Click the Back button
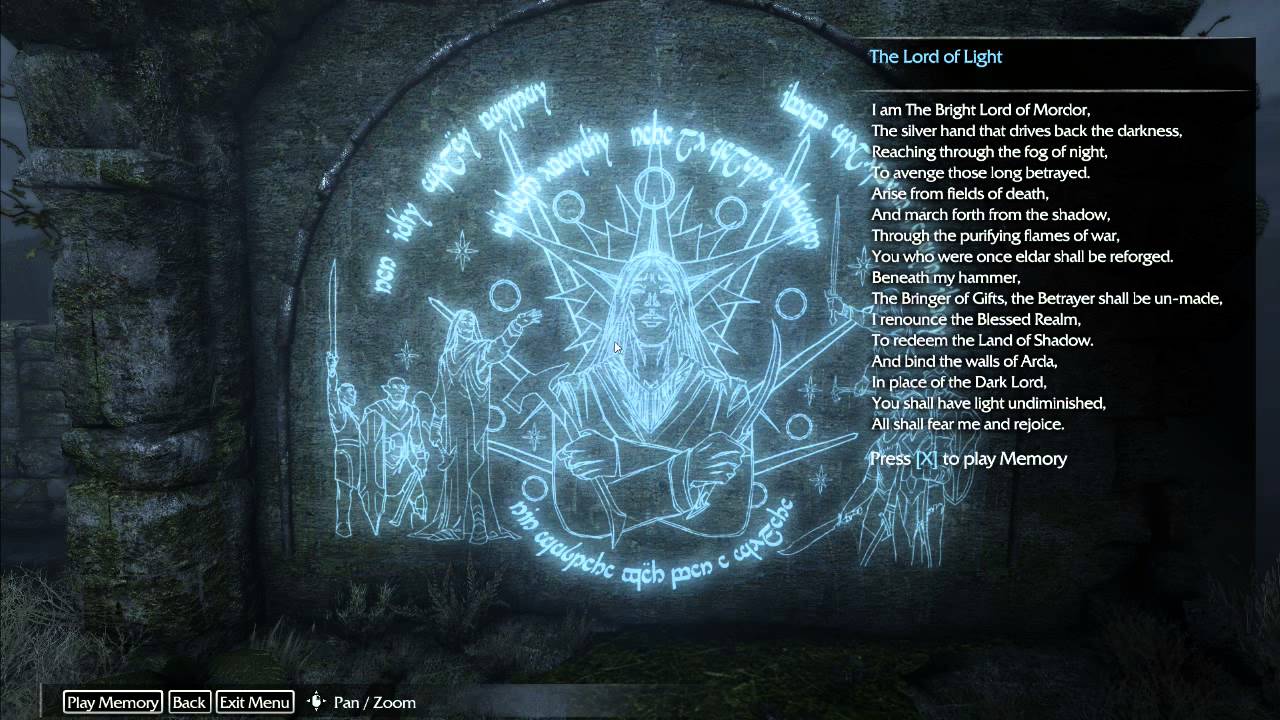The height and width of the screenshot is (720, 1280). click(189, 702)
